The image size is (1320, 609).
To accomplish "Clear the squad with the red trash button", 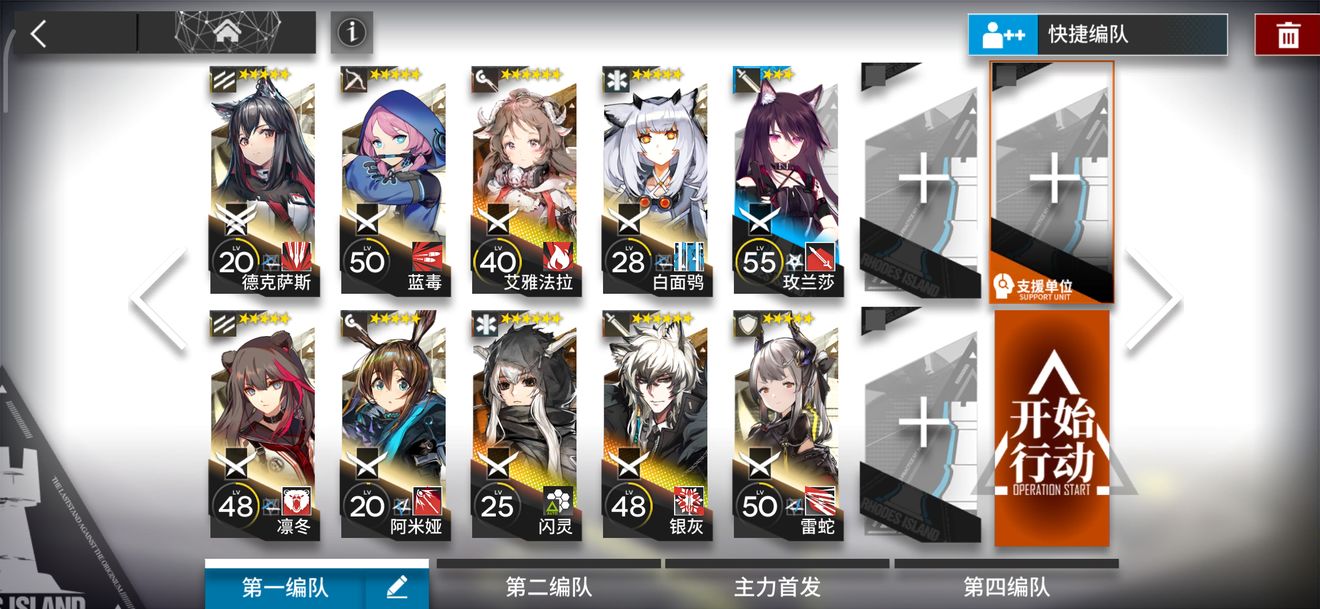I will 1287,36.
